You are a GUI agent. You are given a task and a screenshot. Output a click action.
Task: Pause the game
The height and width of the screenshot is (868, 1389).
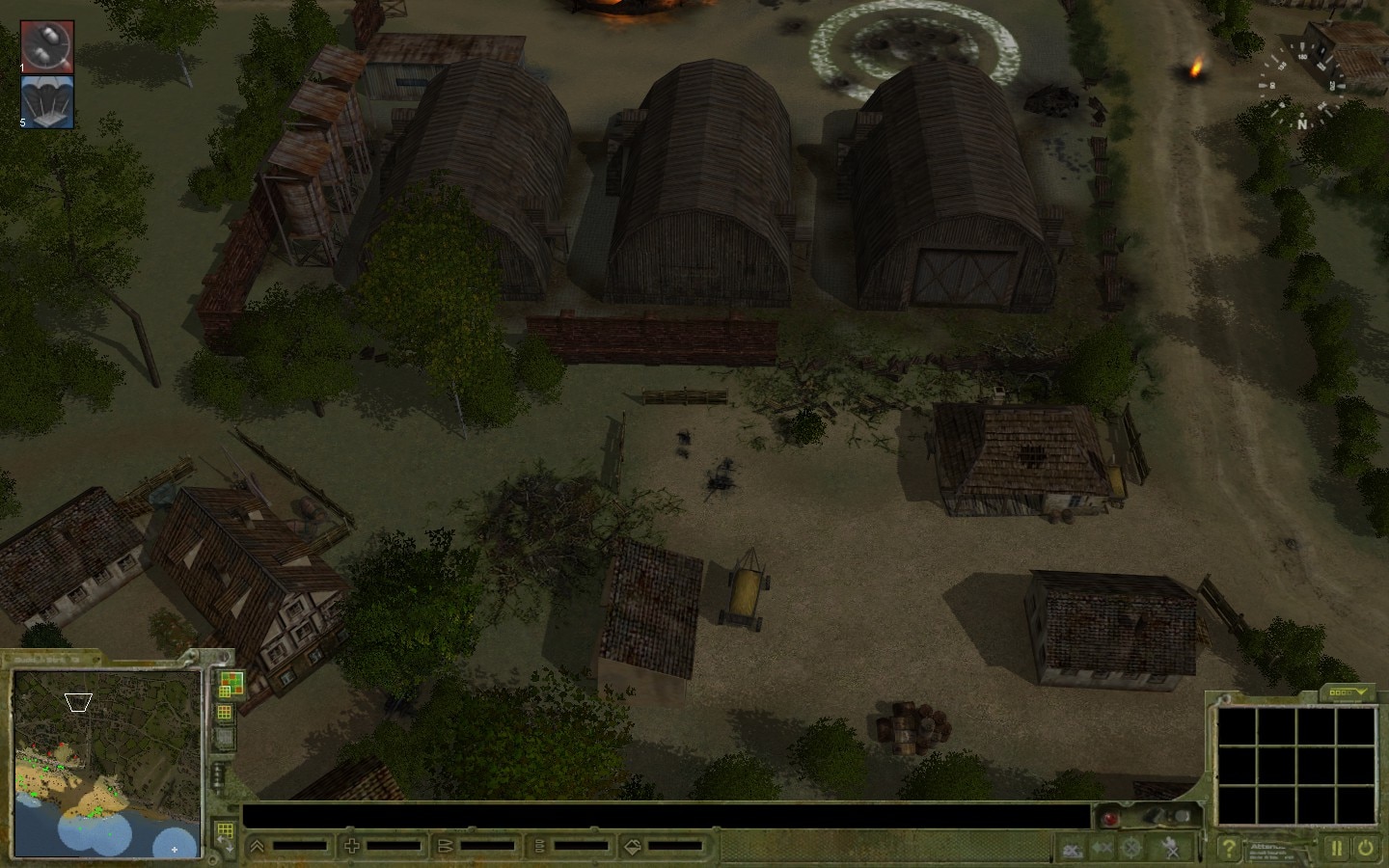pyautogui.click(x=1337, y=849)
